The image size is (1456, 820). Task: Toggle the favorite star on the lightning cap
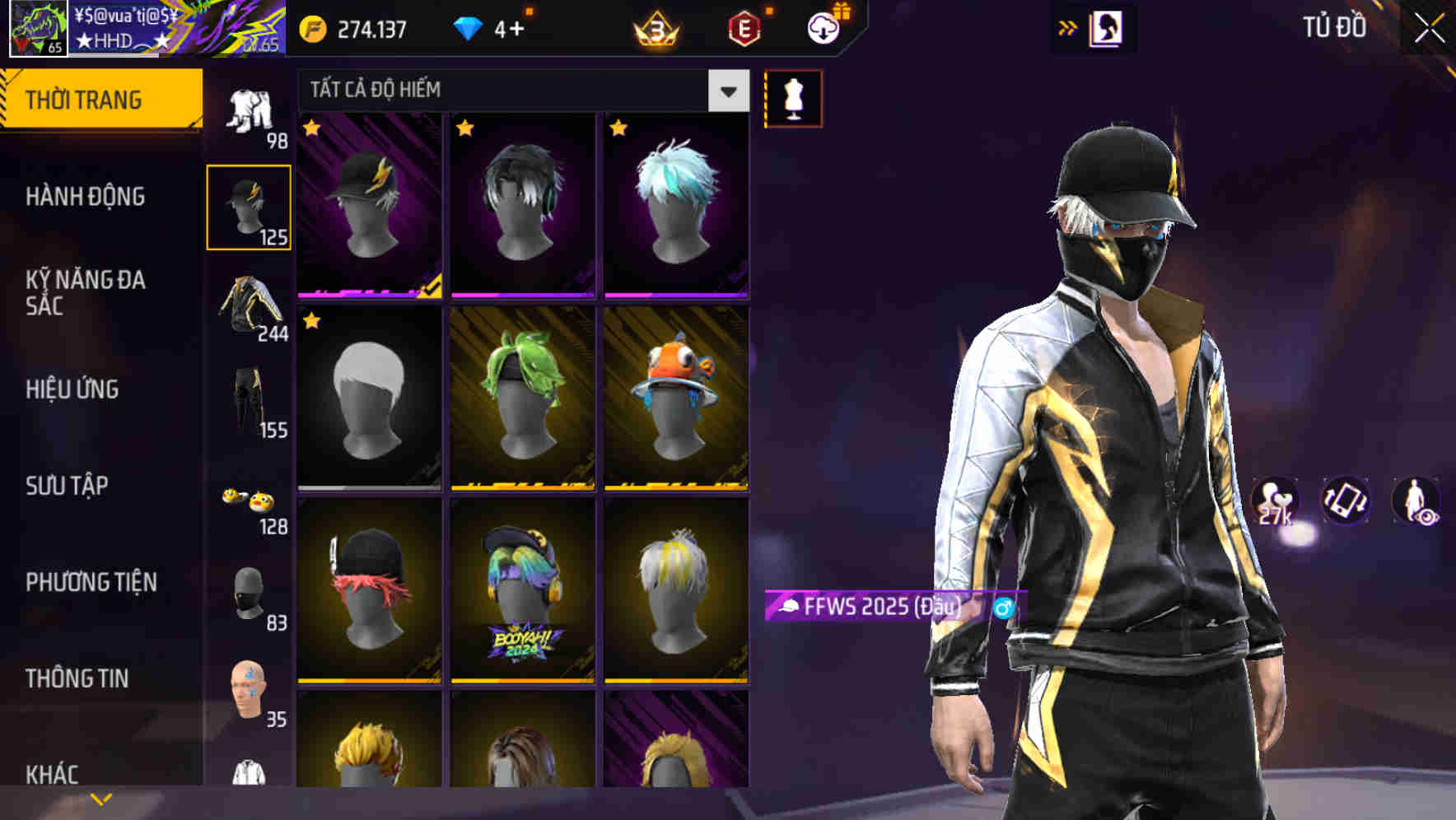(312, 129)
